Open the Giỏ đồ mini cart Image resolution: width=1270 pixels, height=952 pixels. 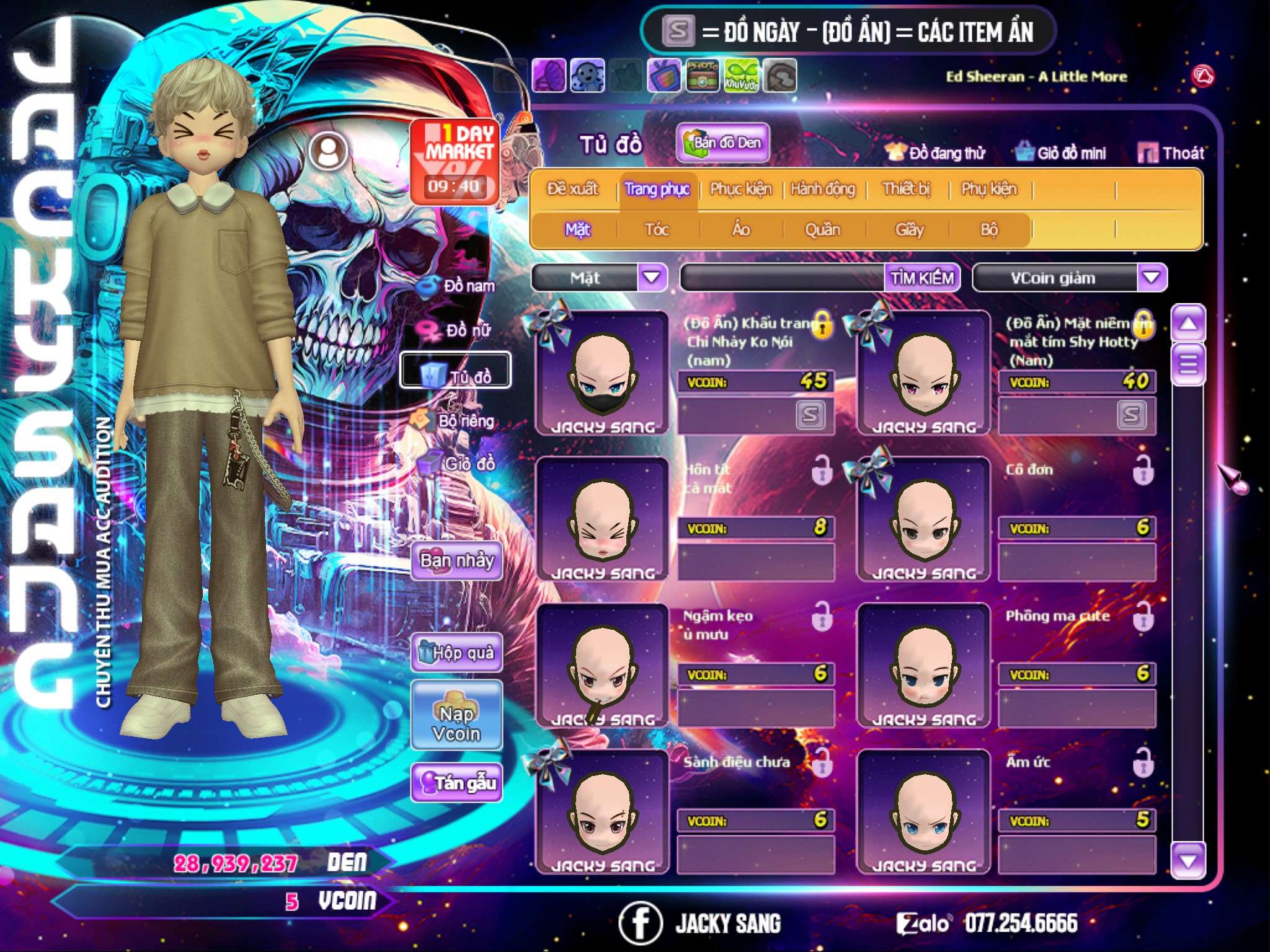click(1061, 152)
